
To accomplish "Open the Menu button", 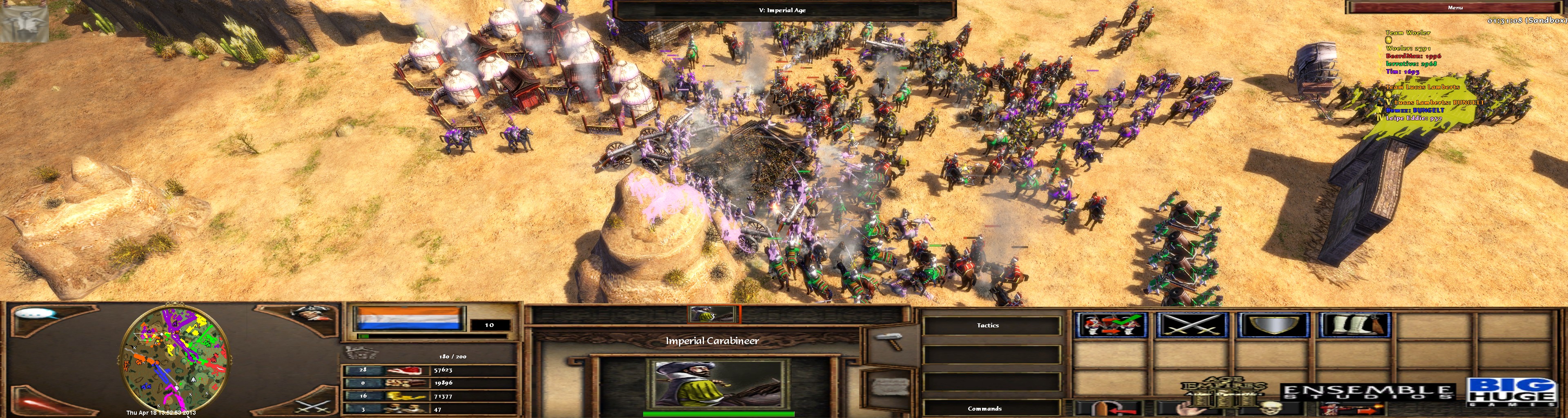I will [x=1454, y=7].
